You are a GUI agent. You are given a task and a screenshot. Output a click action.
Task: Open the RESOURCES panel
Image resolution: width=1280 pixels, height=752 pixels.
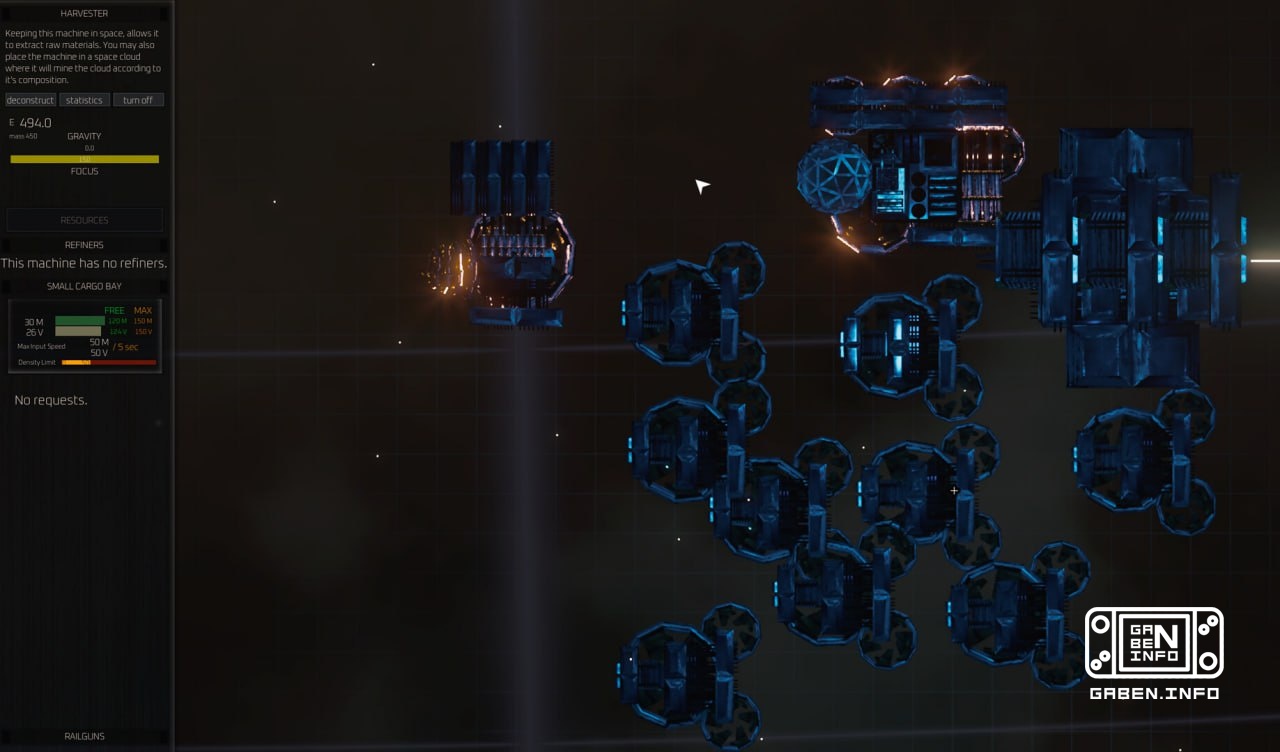85,220
